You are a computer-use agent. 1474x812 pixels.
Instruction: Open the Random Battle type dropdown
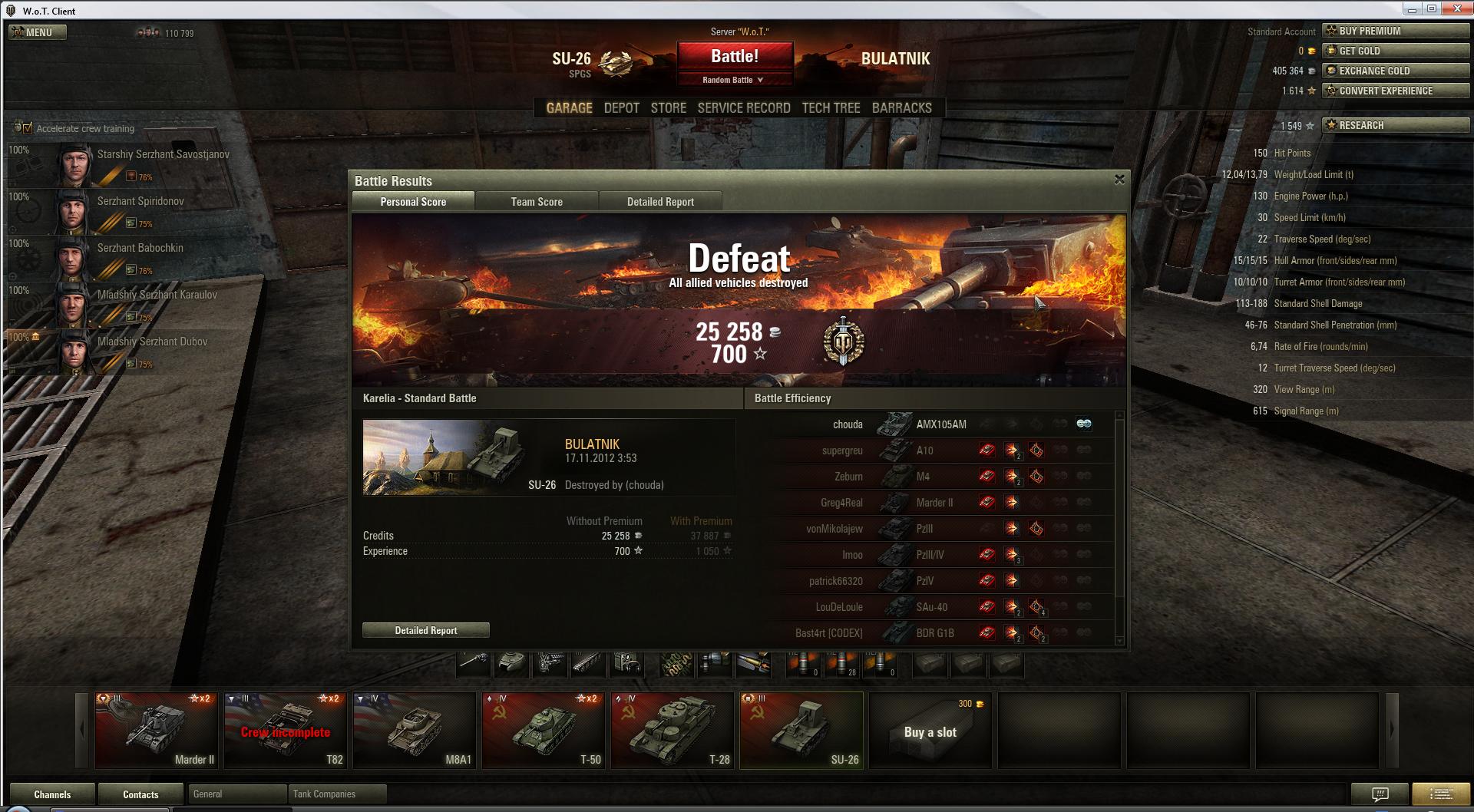734,80
